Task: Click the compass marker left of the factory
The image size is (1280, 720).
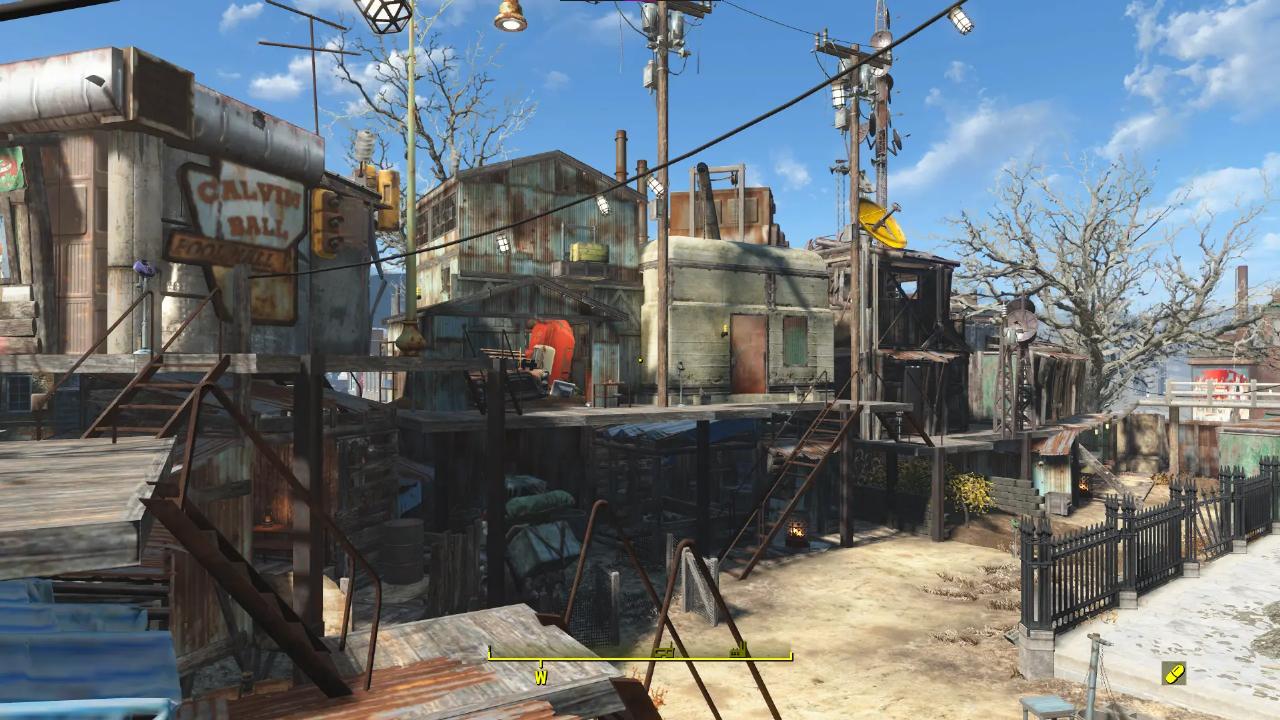Action: coord(661,652)
